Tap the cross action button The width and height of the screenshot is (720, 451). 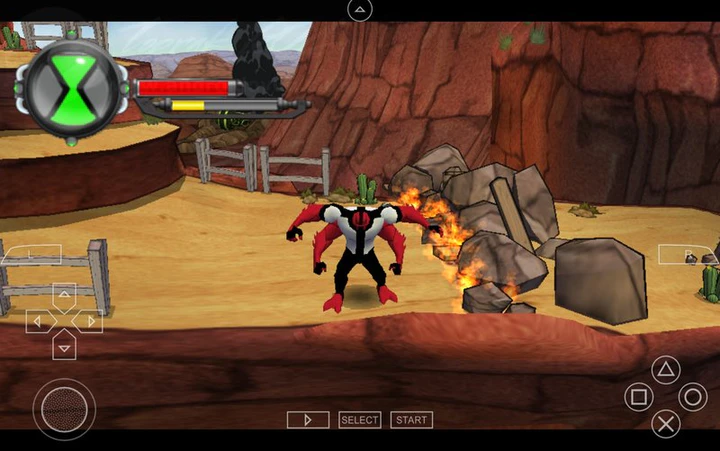666,423
